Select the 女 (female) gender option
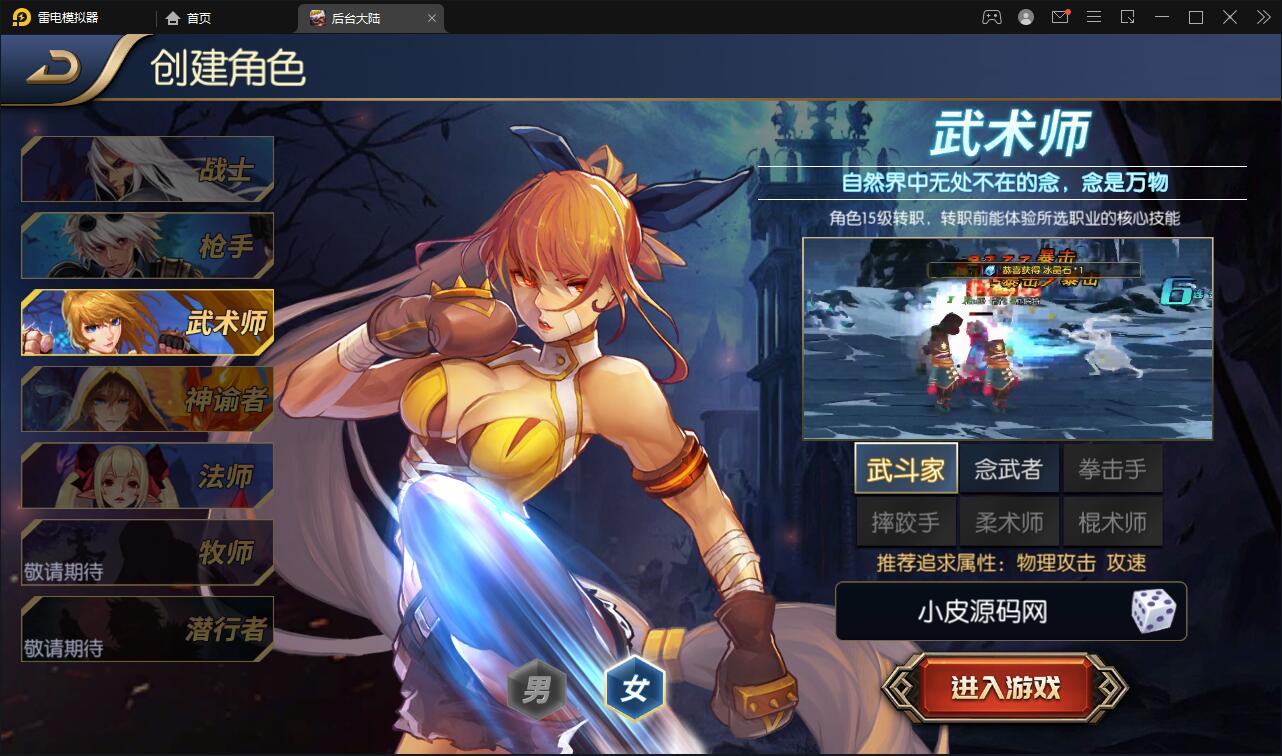 [x=635, y=688]
